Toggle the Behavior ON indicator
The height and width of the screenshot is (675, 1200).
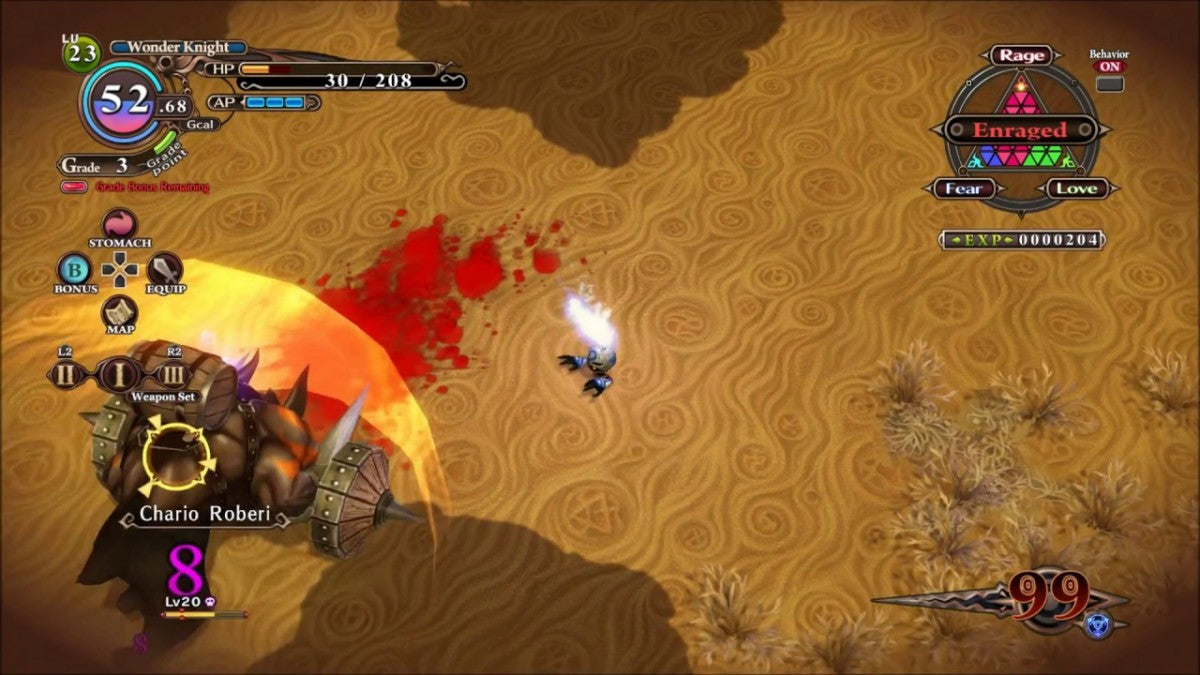click(1109, 67)
